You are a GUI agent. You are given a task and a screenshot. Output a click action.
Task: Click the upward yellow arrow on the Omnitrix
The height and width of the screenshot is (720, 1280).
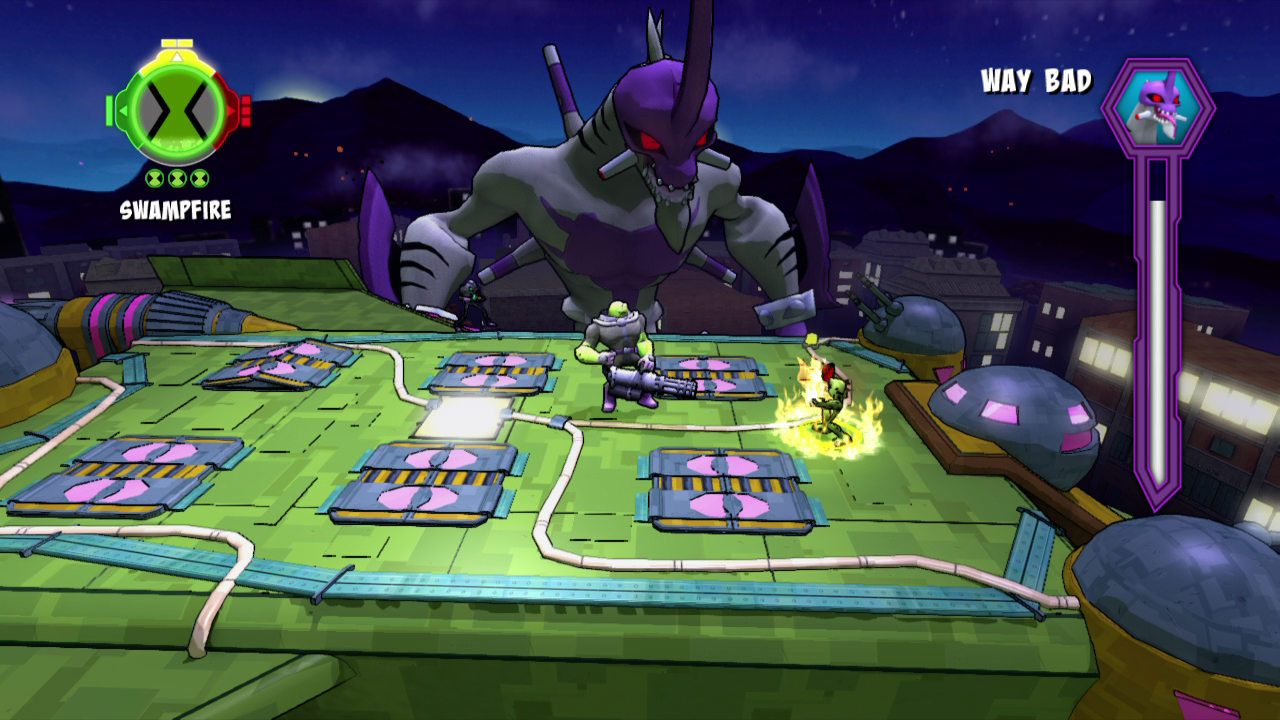tap(177, 56)
